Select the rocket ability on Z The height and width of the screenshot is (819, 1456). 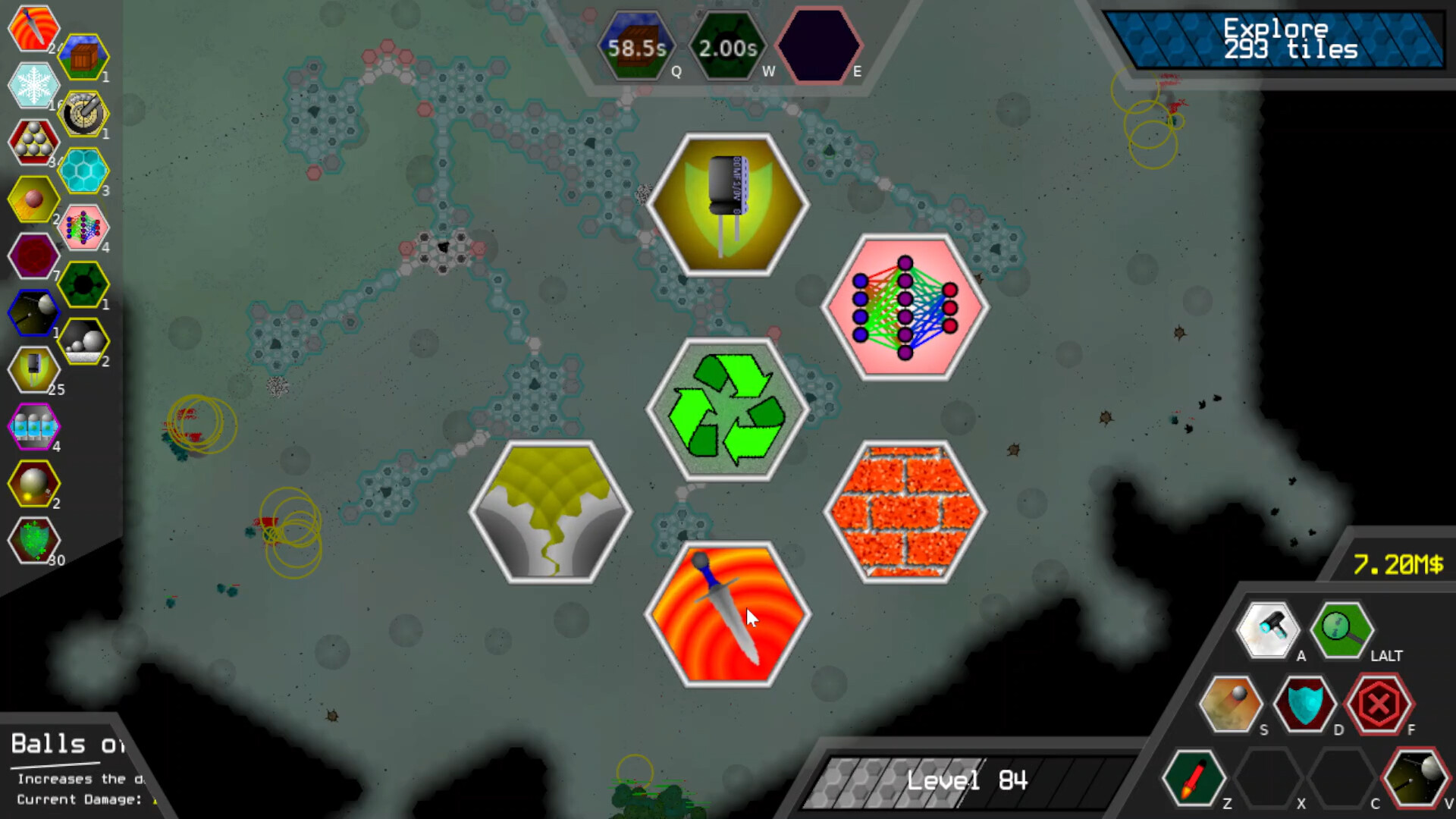1194,777
